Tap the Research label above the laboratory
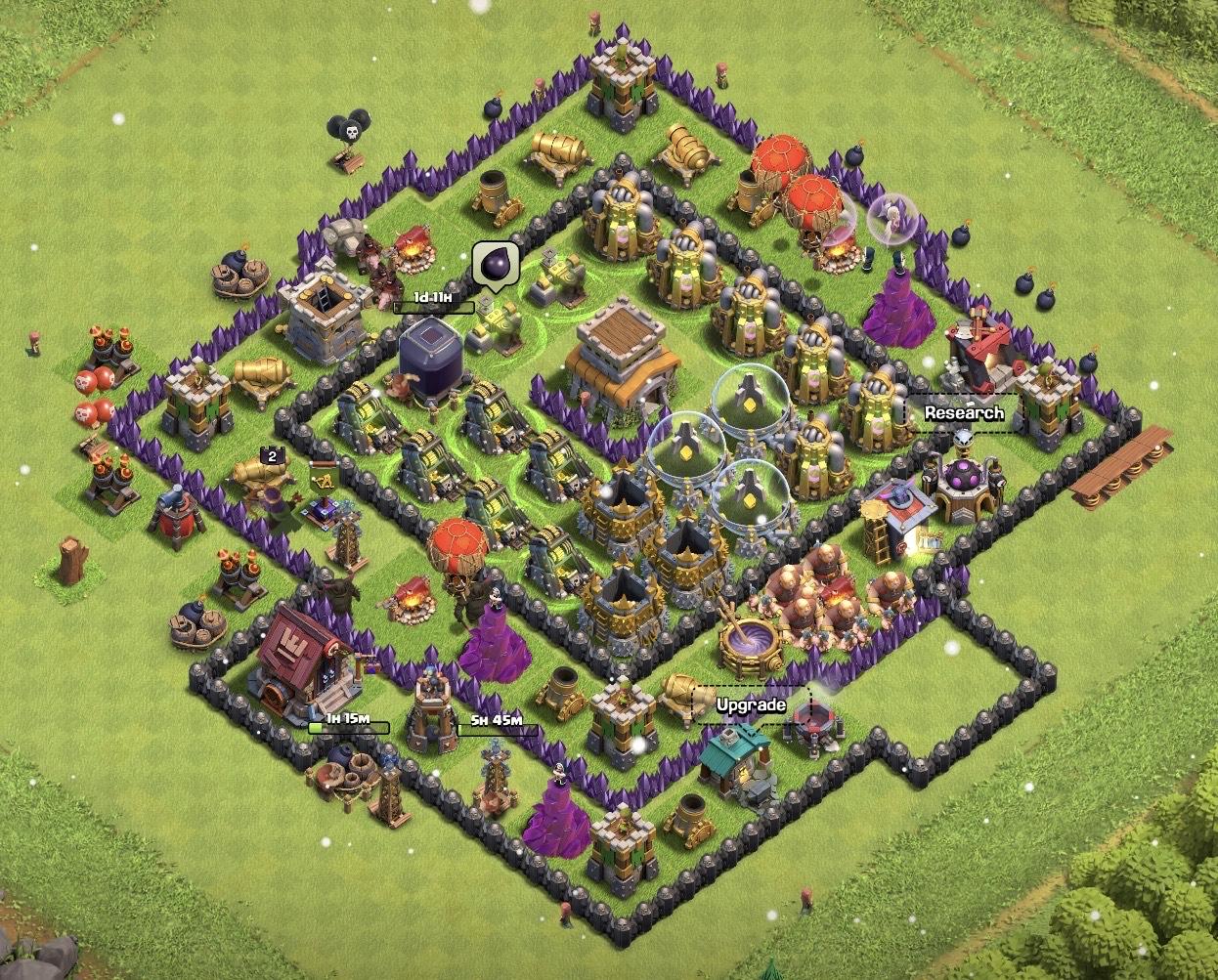 click(964, 412)
